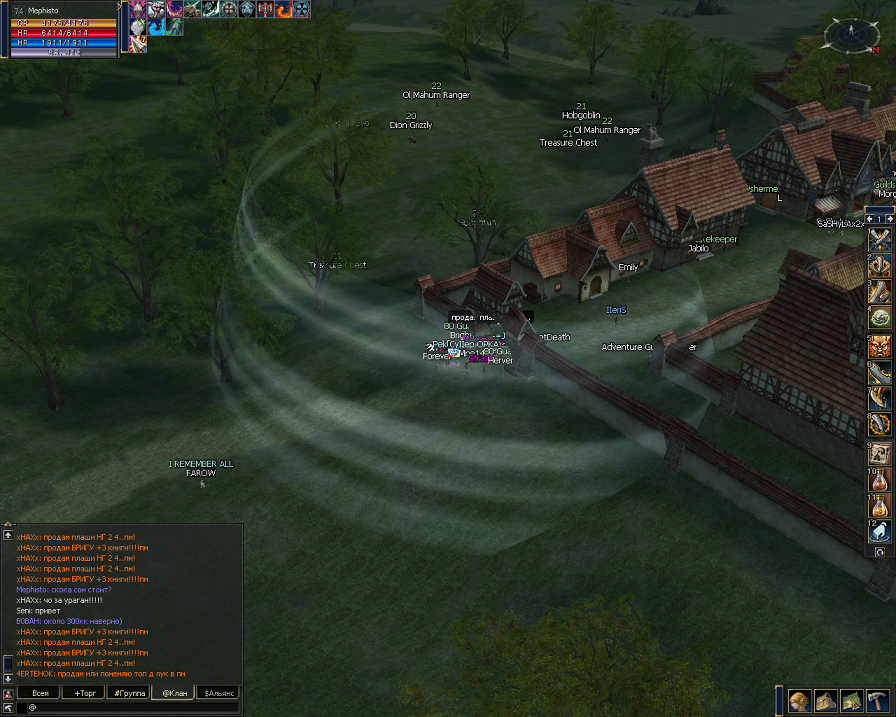Screen dimensions: 896x717
Task: Open the hammer system menu icon
Action: click(x=876, y=700)
